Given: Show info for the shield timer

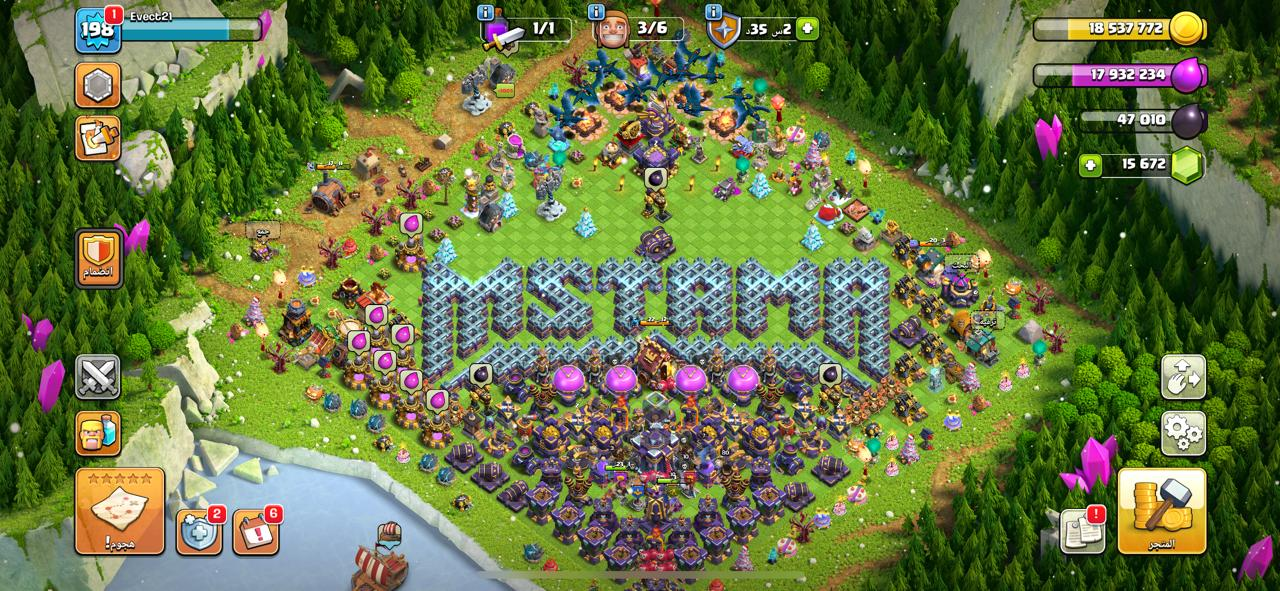Looking at the screenshot, I should tap(714, 13).
